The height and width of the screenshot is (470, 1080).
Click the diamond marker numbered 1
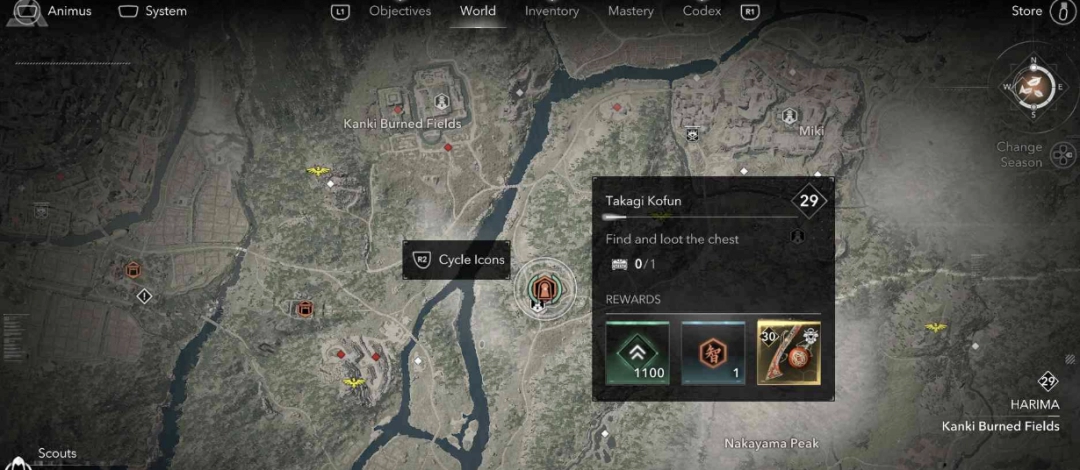[144, 296]
